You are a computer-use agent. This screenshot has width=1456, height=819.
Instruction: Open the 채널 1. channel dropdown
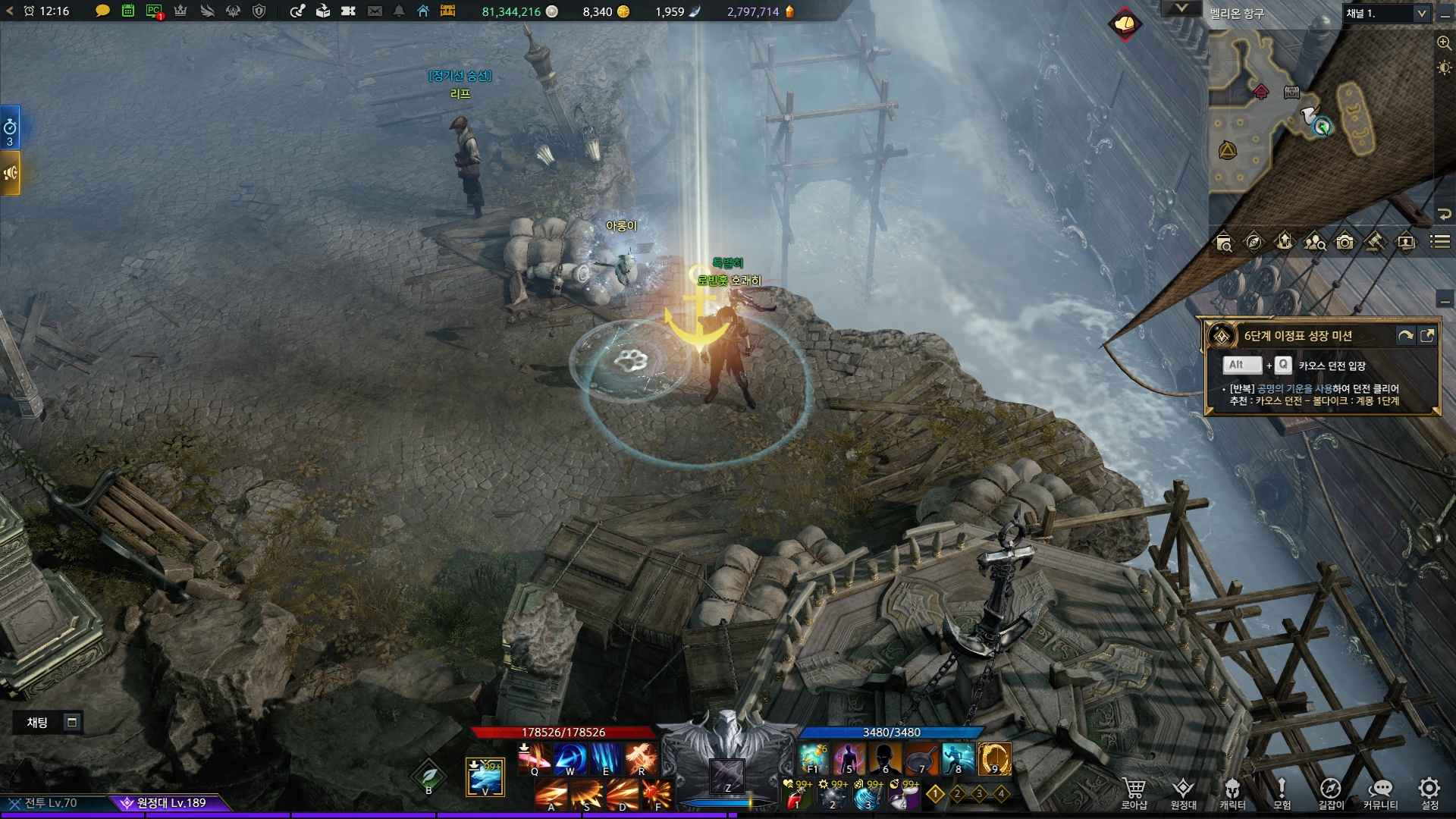tap(1421, 13)
